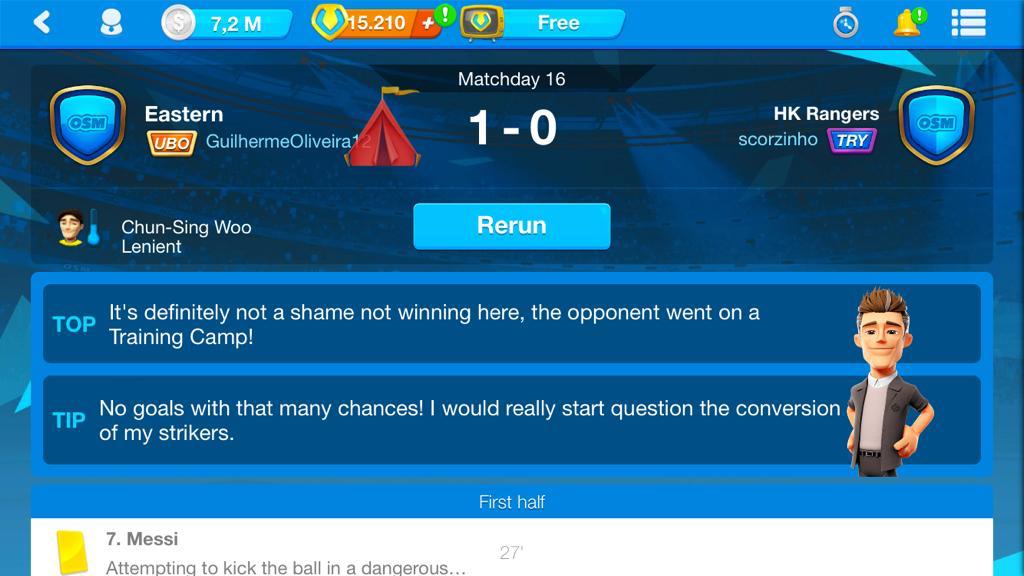Open the hamburger list menu

[x=968, y=22]
